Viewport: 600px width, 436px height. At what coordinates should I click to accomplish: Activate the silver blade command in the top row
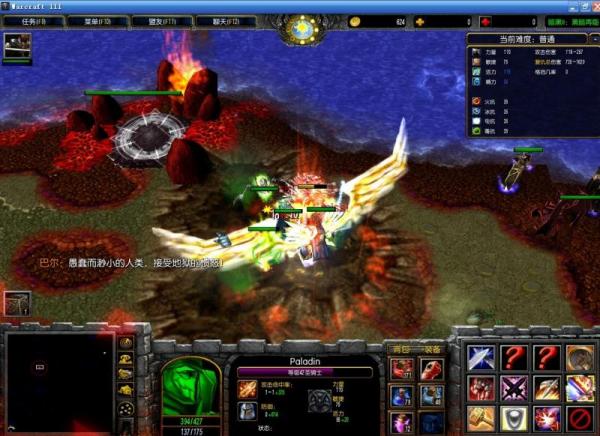480,358
